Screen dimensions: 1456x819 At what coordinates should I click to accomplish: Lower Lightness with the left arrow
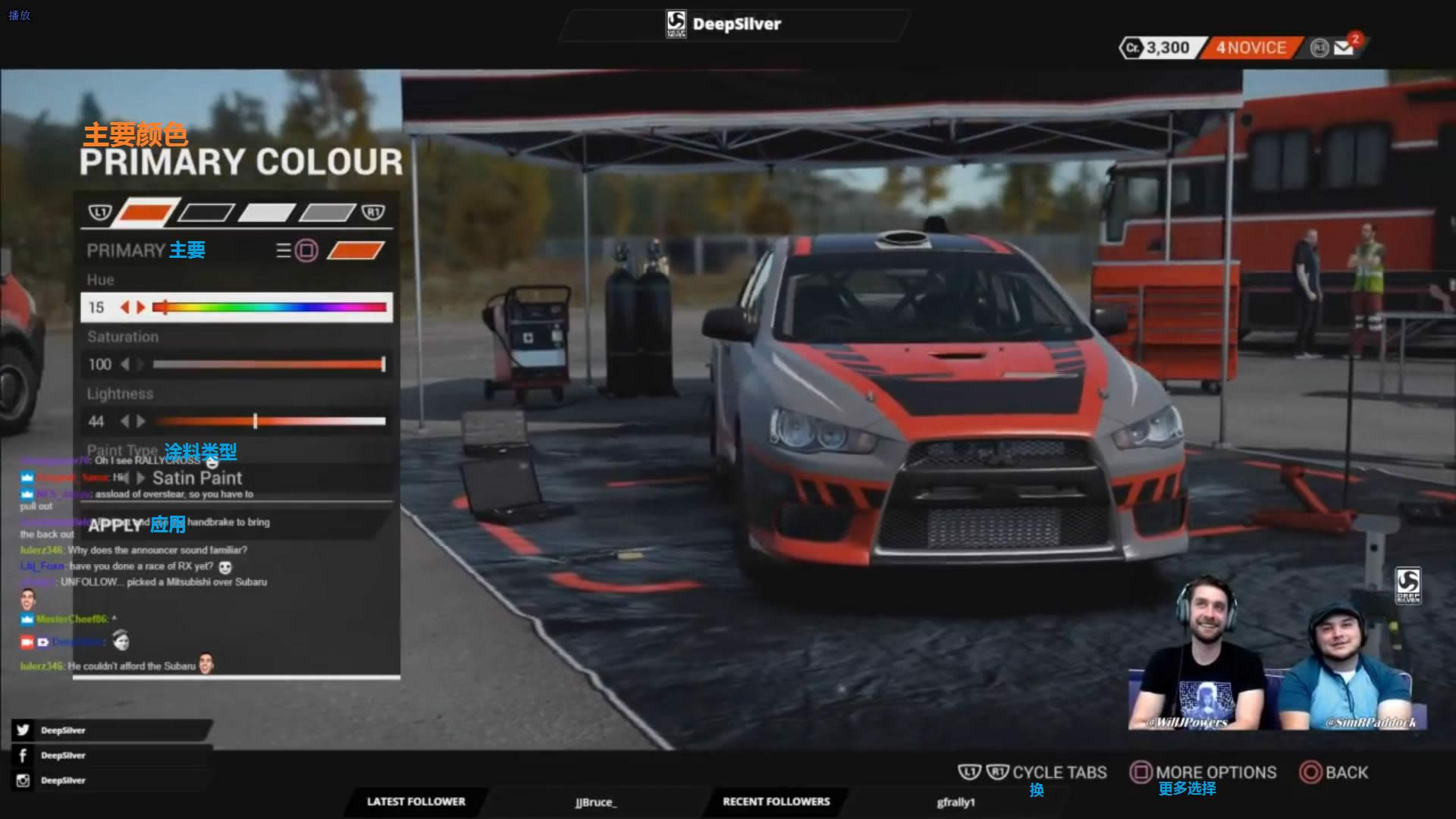125,422
